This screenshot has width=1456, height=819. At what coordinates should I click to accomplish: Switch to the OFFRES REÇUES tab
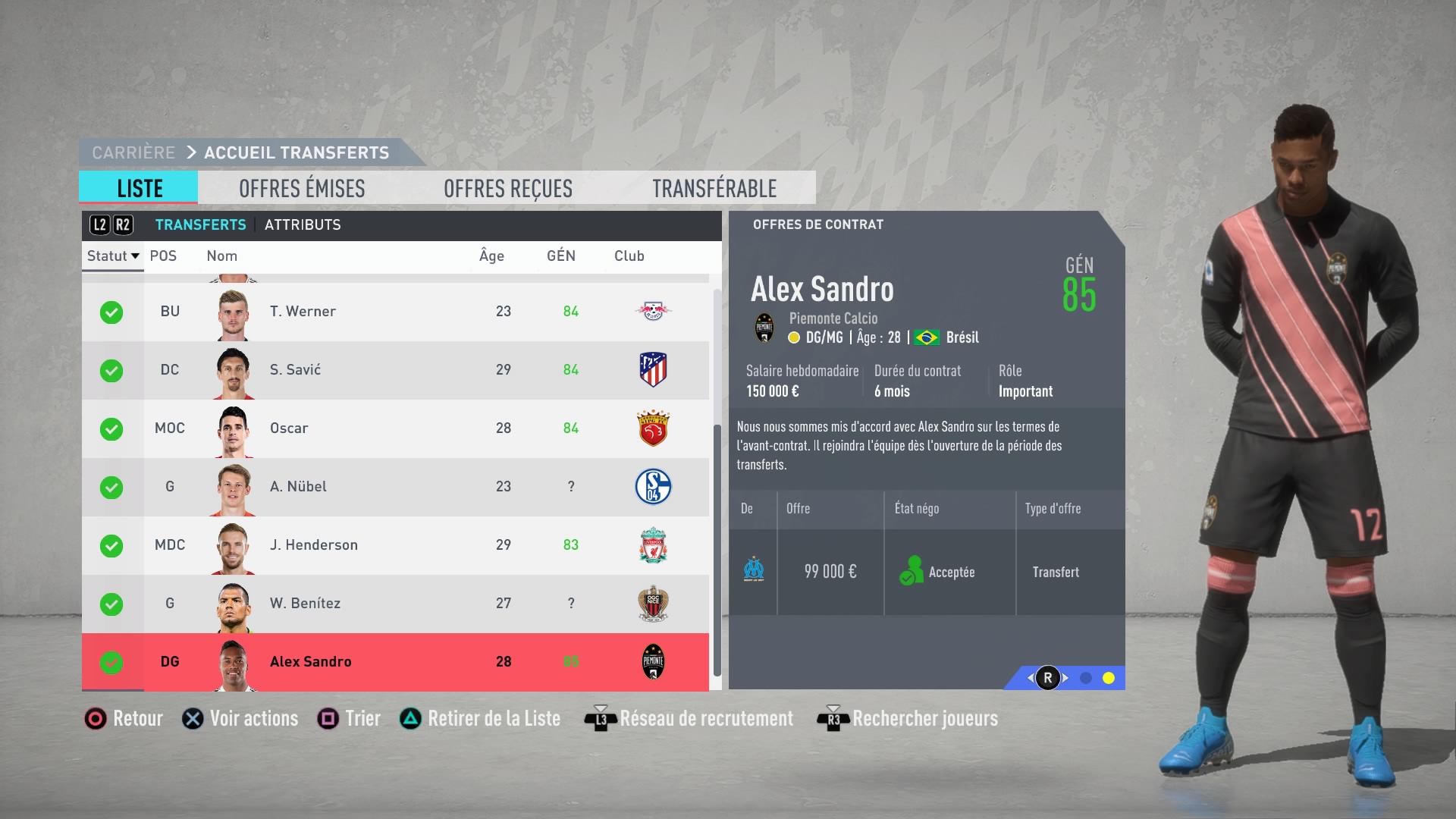(x=507, y=187)
